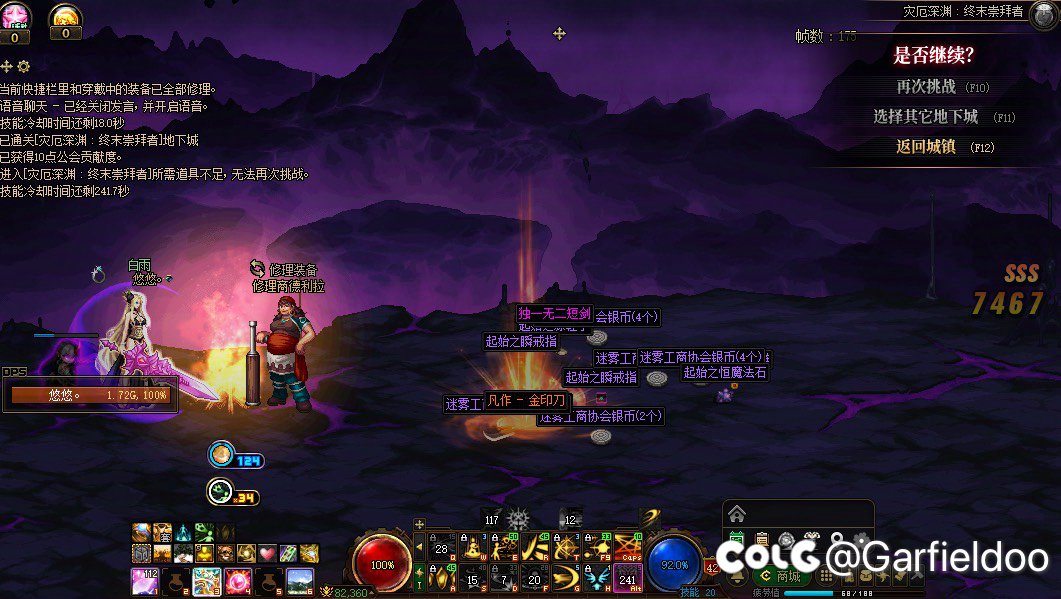Image resolution: width=1061 pixels, height=599 pixels.
Task: Use the pink orb in quick slot 4
Action: pos(238,579)
